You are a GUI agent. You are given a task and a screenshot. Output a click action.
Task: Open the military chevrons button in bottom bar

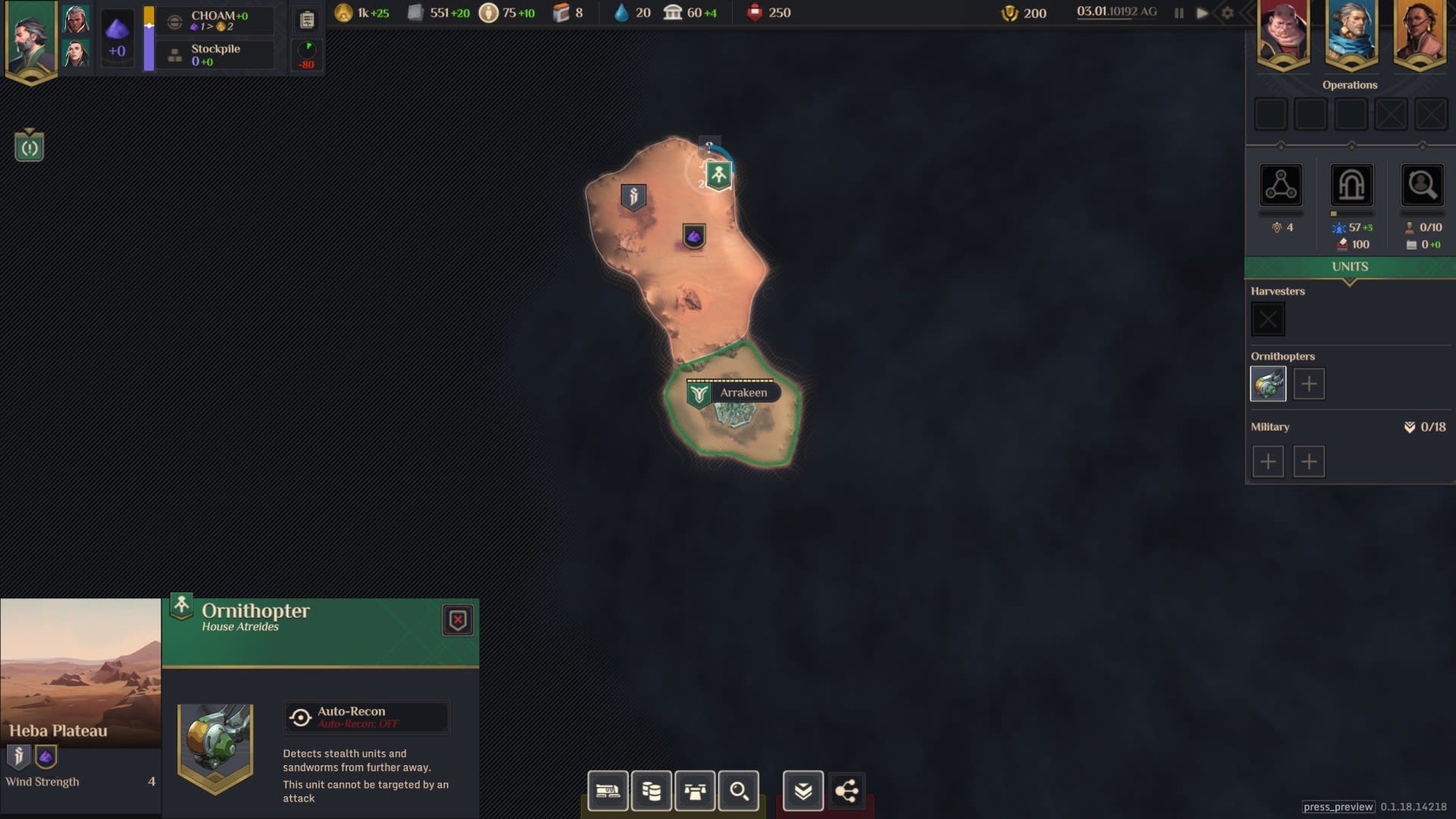[803, 791]
